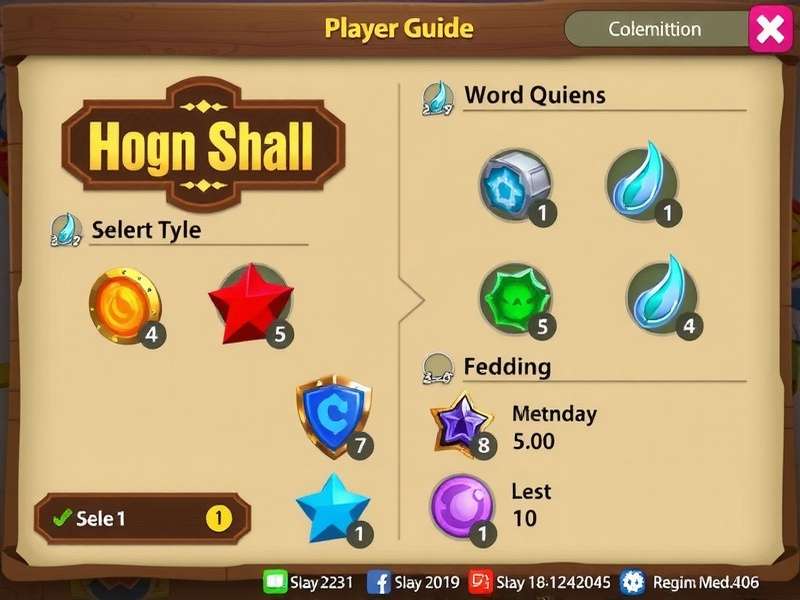
Task: Choose the purple orb Lest item
Action: (461, 506)
